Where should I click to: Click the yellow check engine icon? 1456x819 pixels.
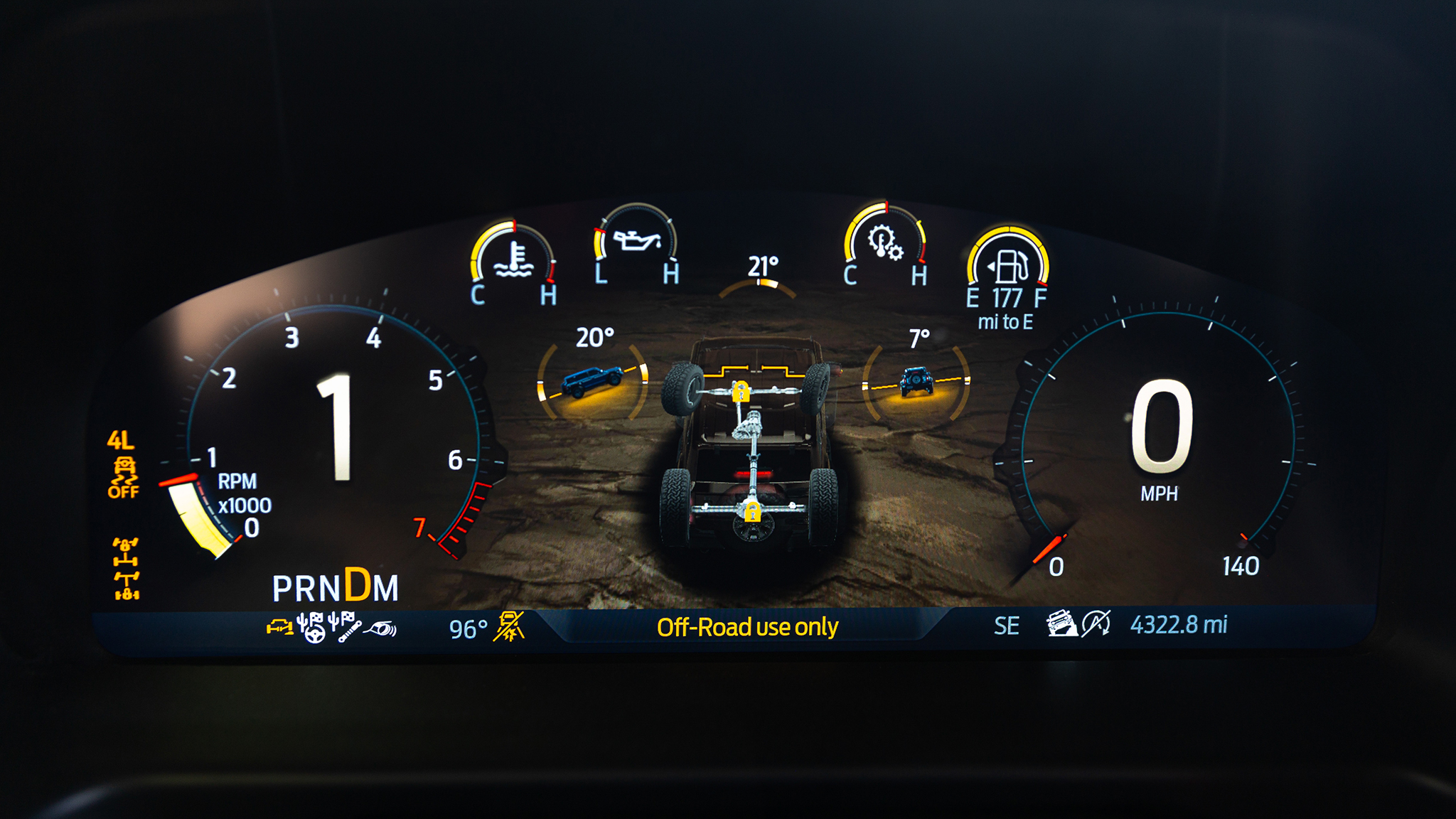pyautogui.click(x=279, y=626)
